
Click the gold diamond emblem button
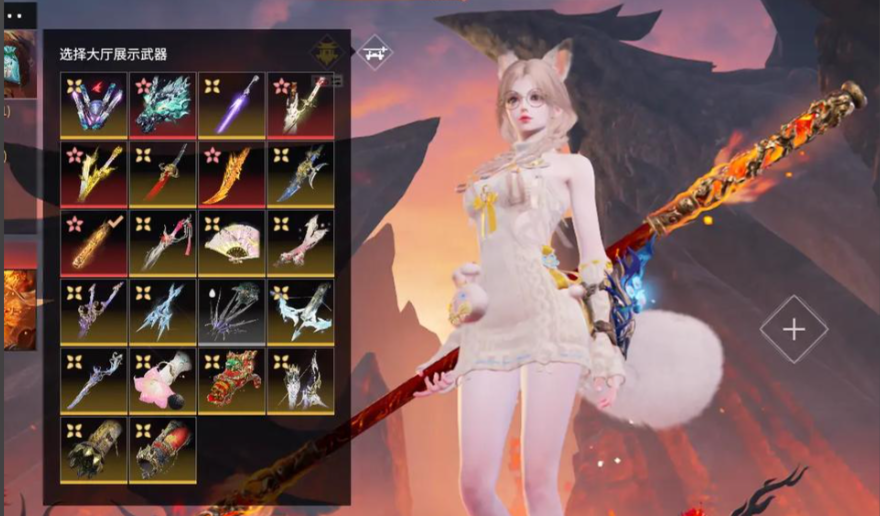326,52
